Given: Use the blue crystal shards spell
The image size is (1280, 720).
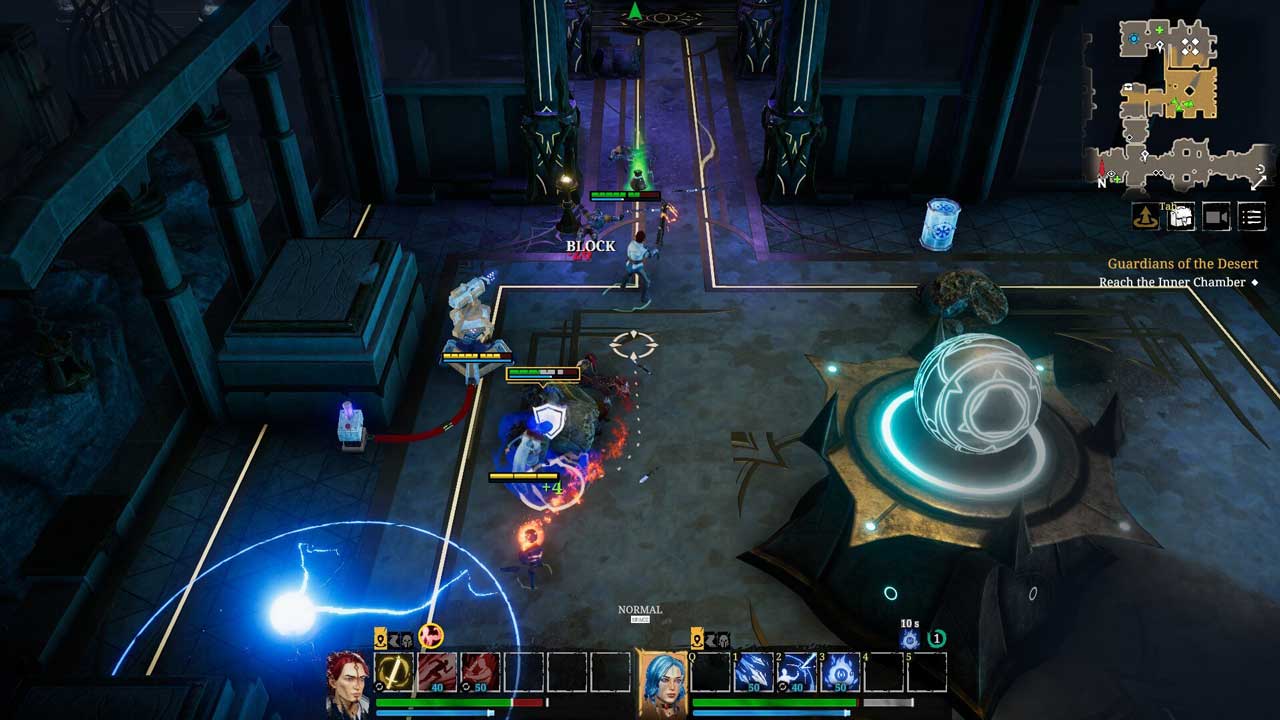Looking at the screenshot, I should point(755,672).
